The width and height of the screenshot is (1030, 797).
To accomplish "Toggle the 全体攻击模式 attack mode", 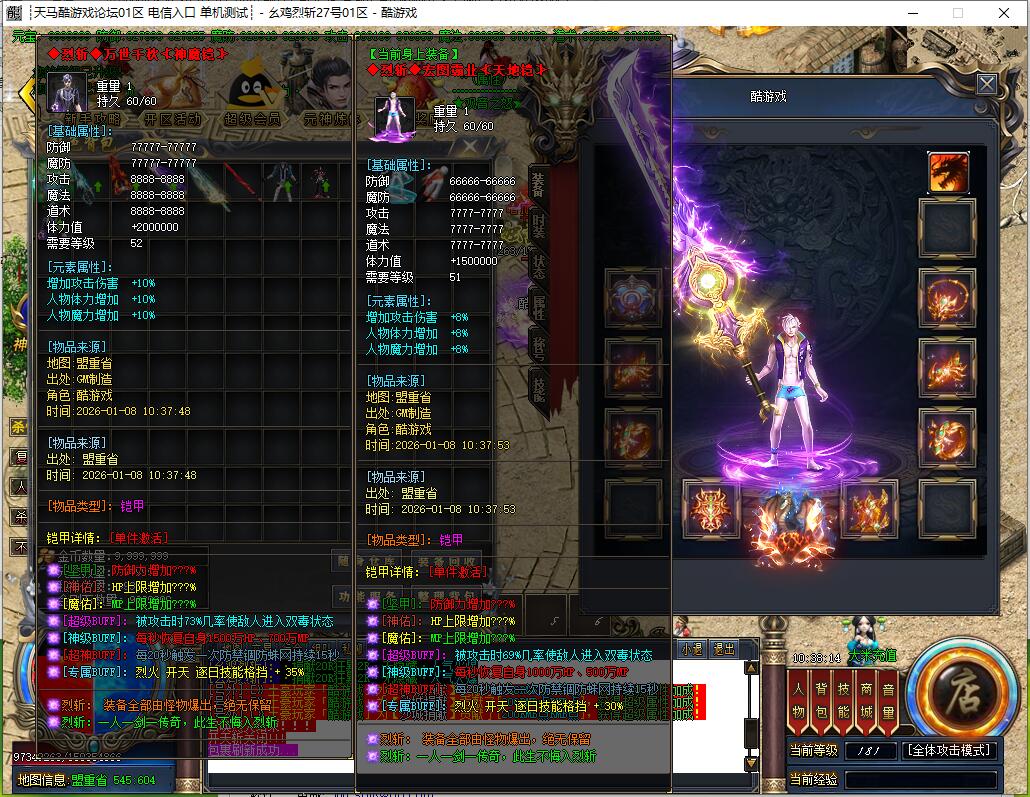I will tap(949, 750).
